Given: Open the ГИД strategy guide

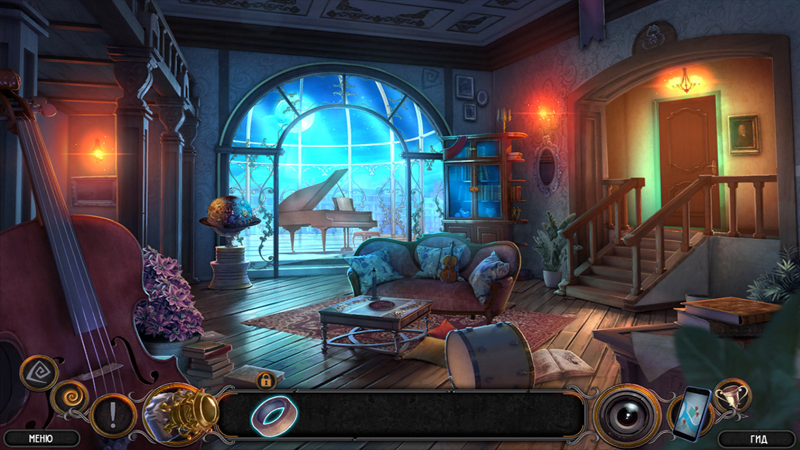Looking at the screenshot, I should 757,437.
